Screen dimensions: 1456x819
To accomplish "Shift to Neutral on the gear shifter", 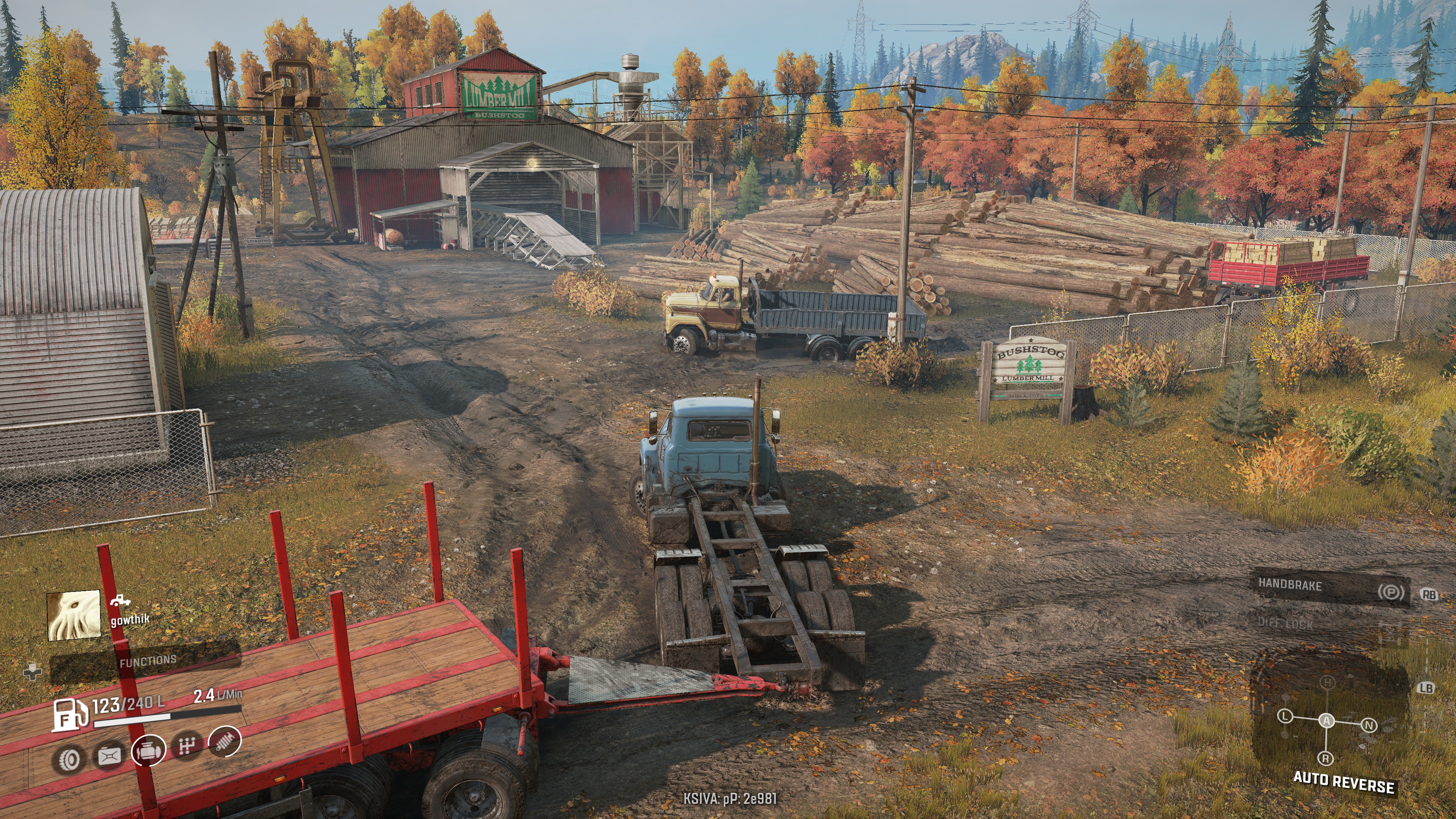I will click(x=1369, y=725).
